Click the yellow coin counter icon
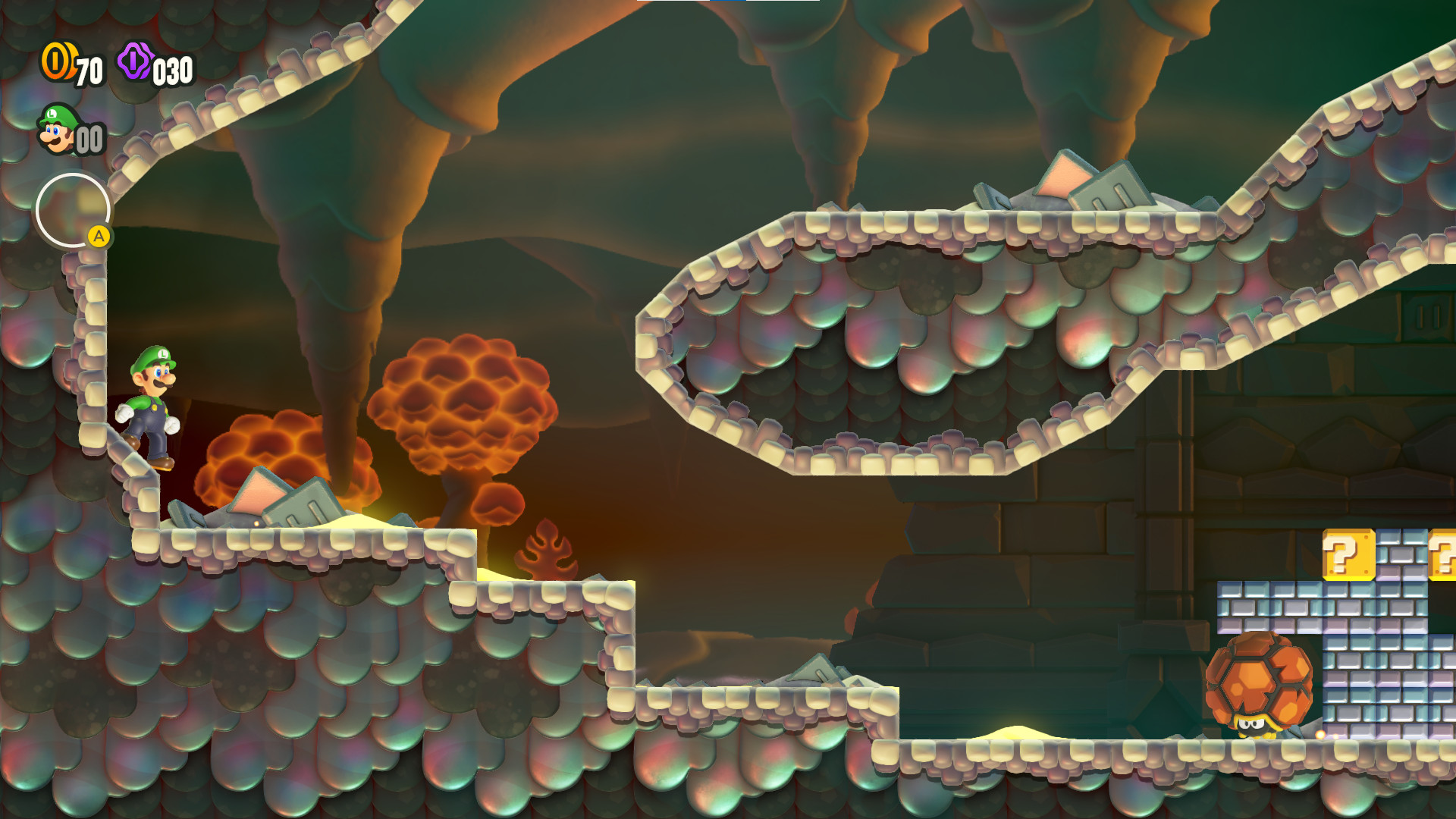The width and height of the screenshot is (1456, 819). click(x=58, y=62)
